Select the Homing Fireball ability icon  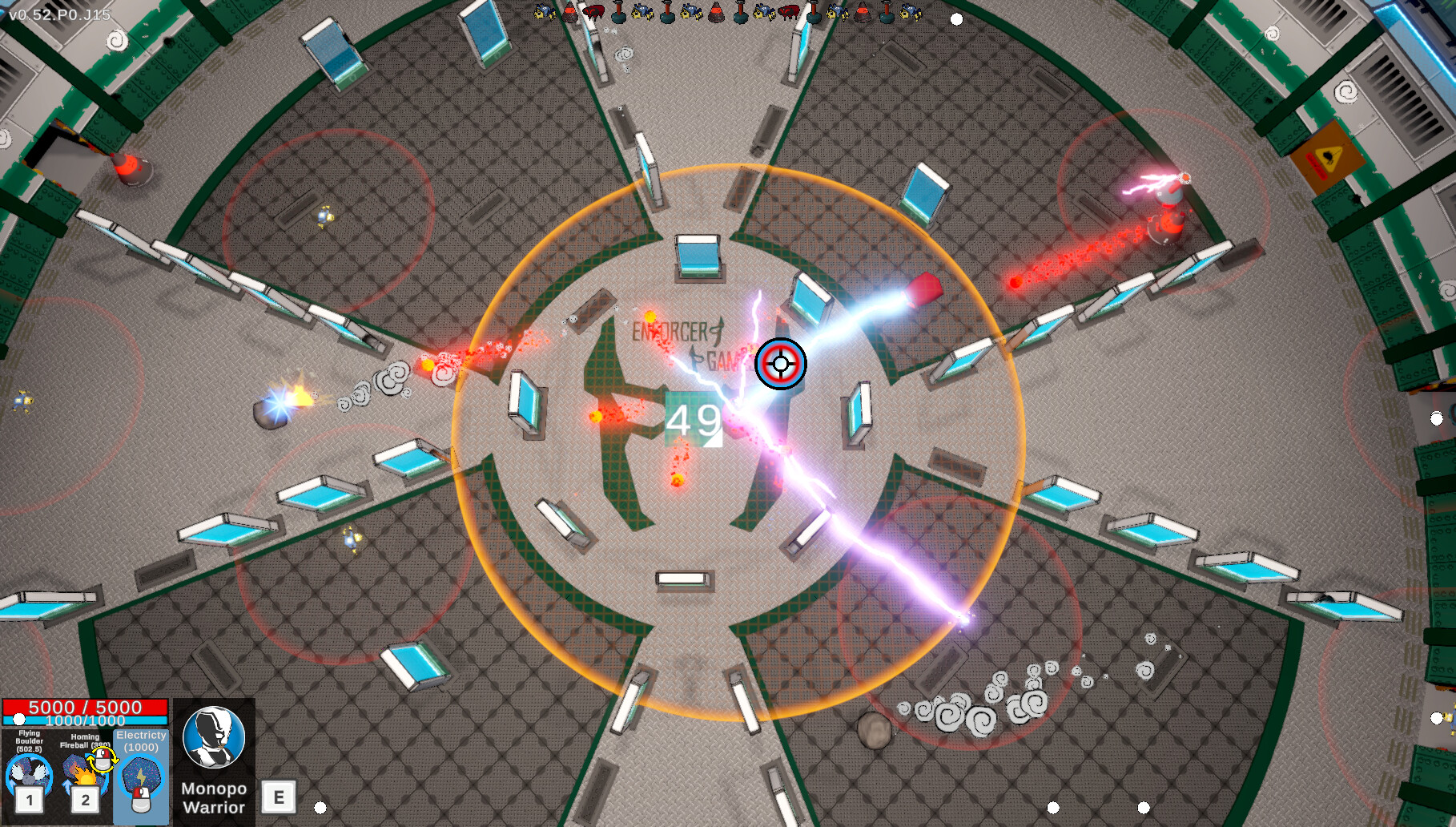(x=84, y=774)
